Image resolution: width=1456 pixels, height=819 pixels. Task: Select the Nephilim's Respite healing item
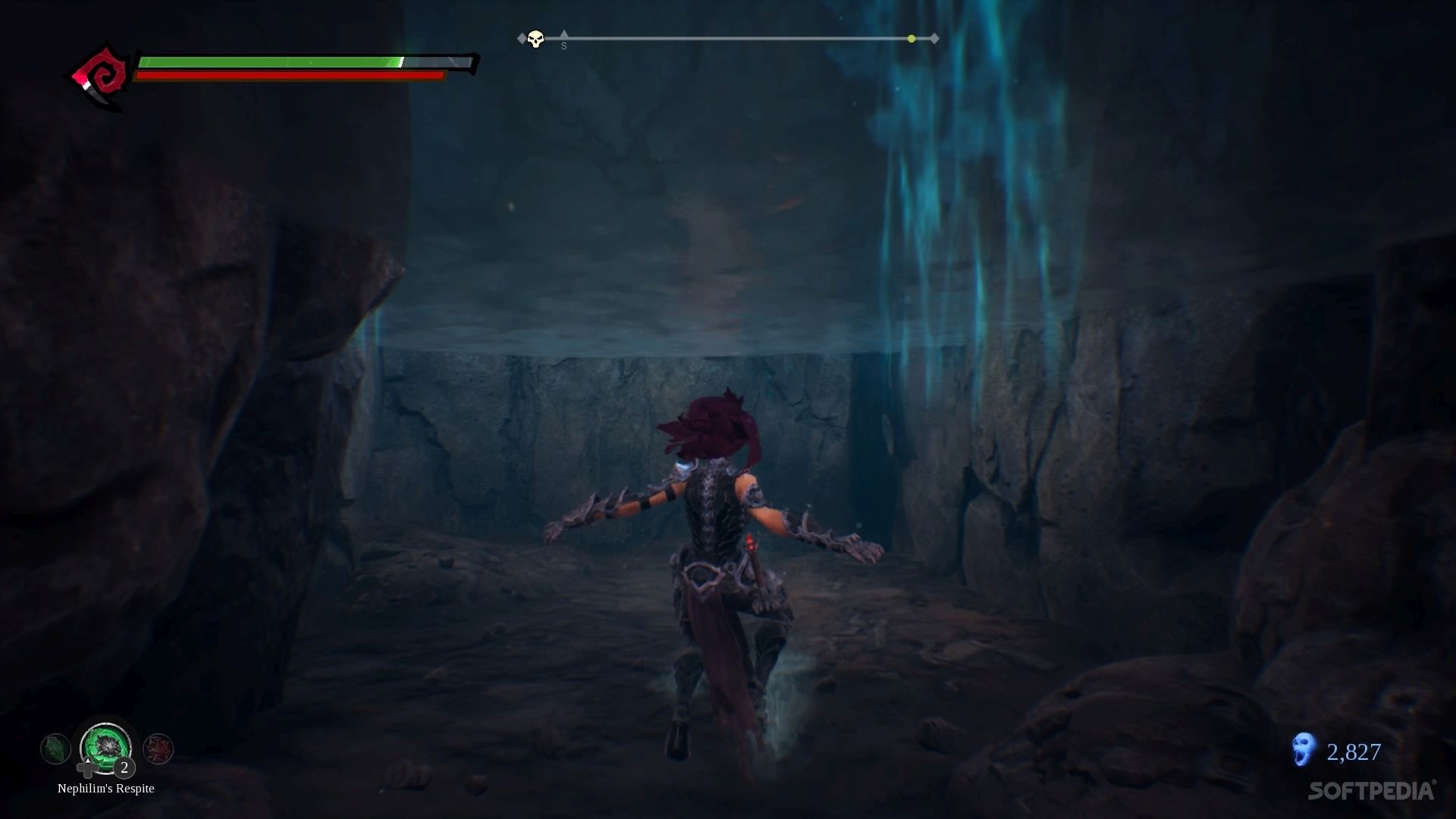(106, 747)
